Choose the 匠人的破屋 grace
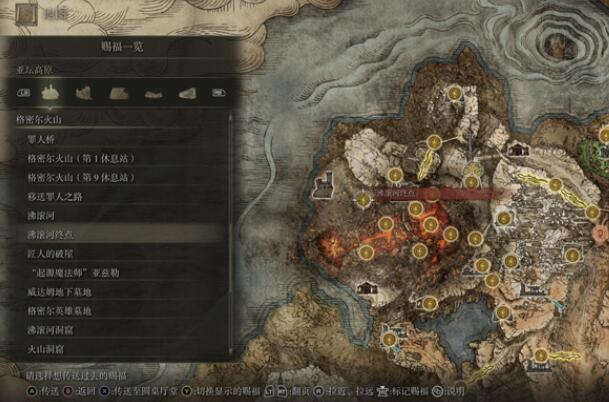 pos(54,253)
